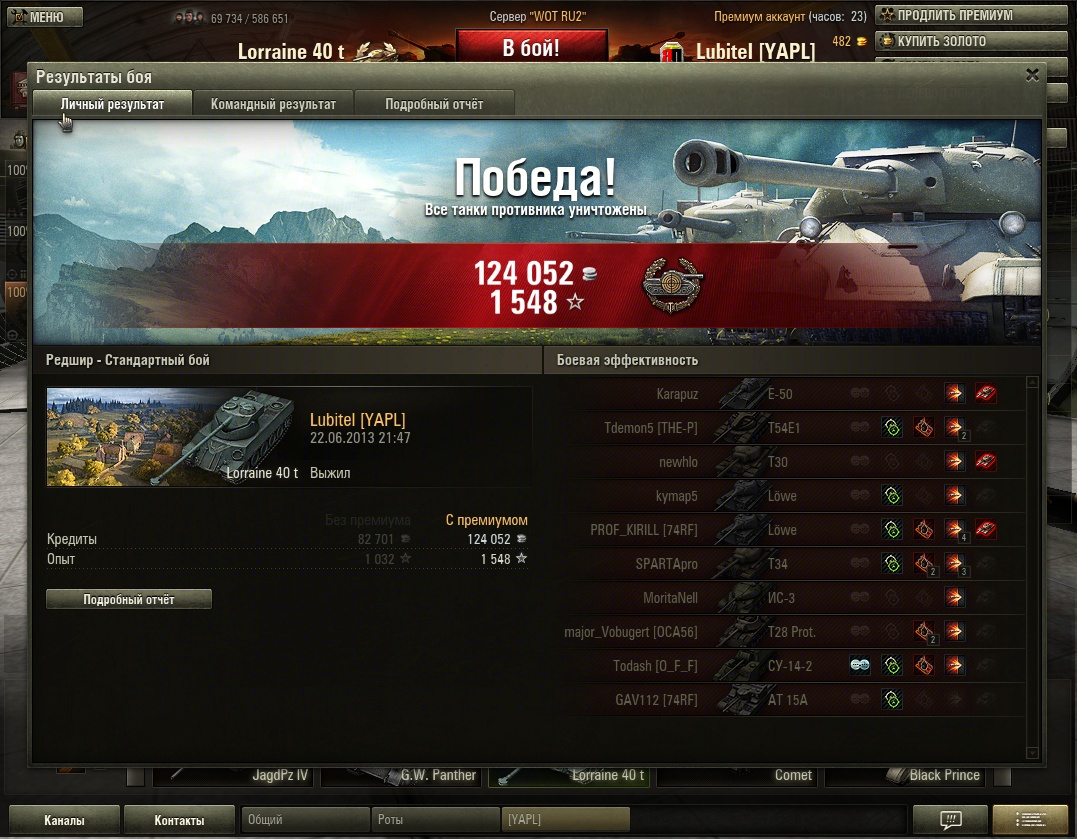Viewport: 1077px width, 839px height.
Task: Open the [YAPL] clan chat tab
Action: tap(565, 820)
